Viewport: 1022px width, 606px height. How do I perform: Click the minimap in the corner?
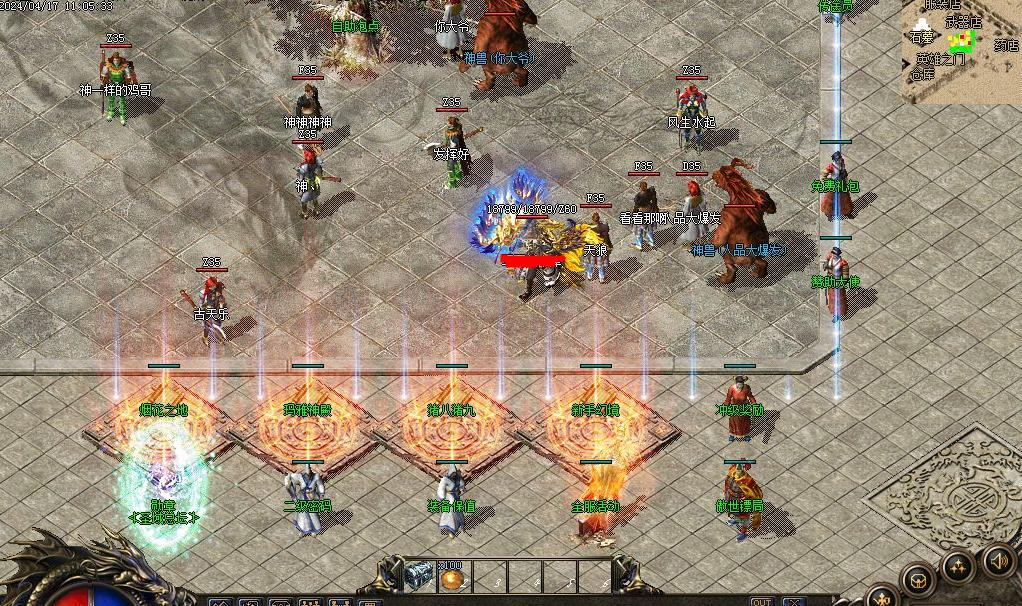962,50
